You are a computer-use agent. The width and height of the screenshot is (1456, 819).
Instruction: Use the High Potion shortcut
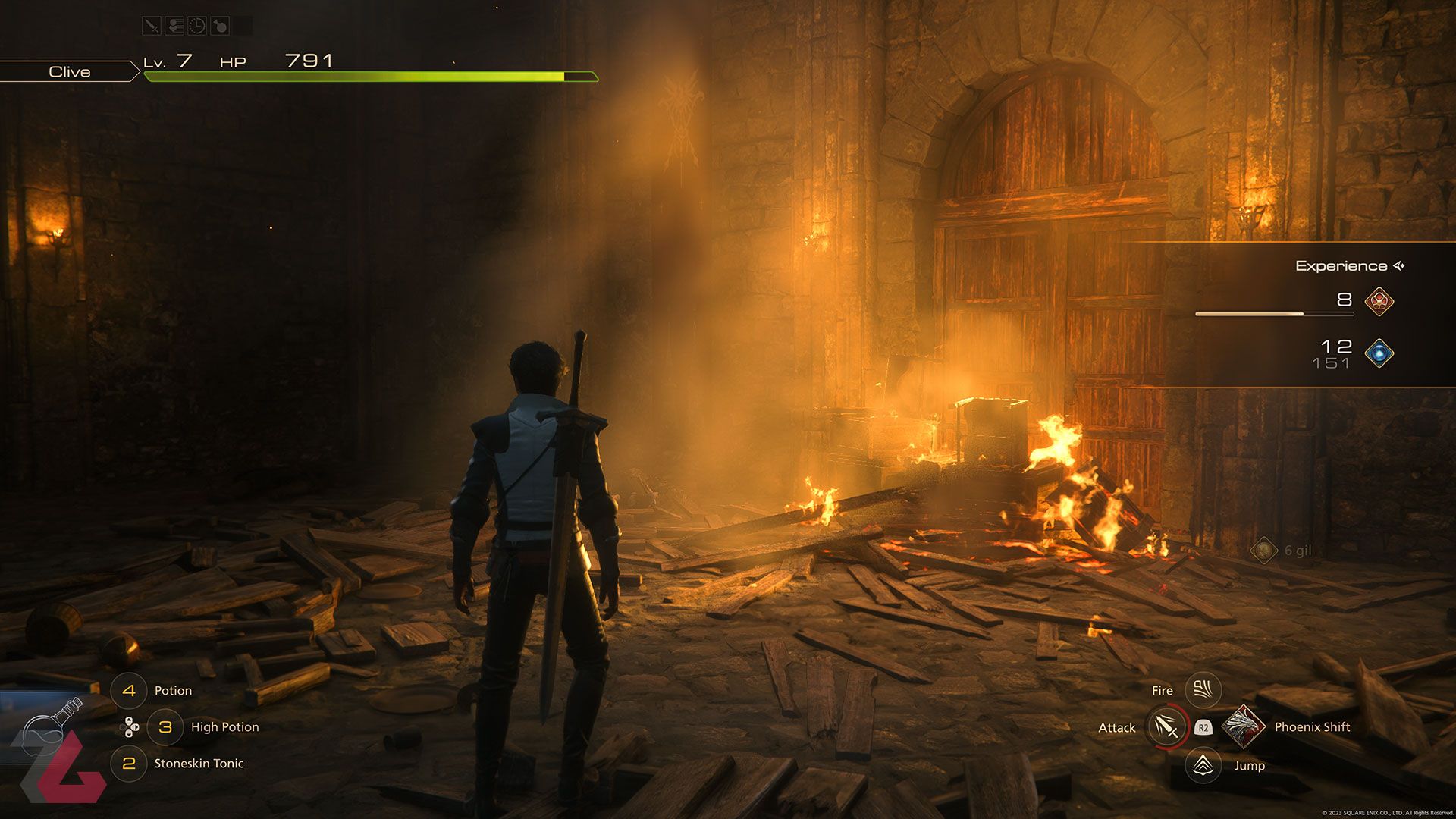click(x=165, y=727)
